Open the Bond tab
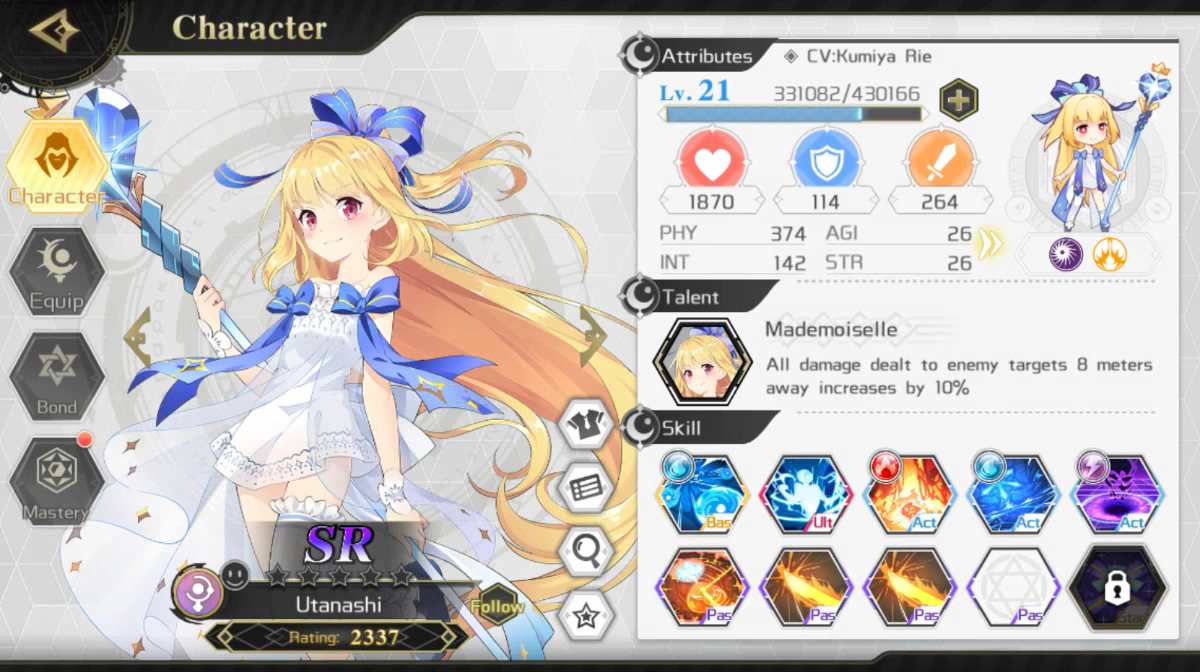This screenshot has width=1200, height=672. tap(57, 376)
